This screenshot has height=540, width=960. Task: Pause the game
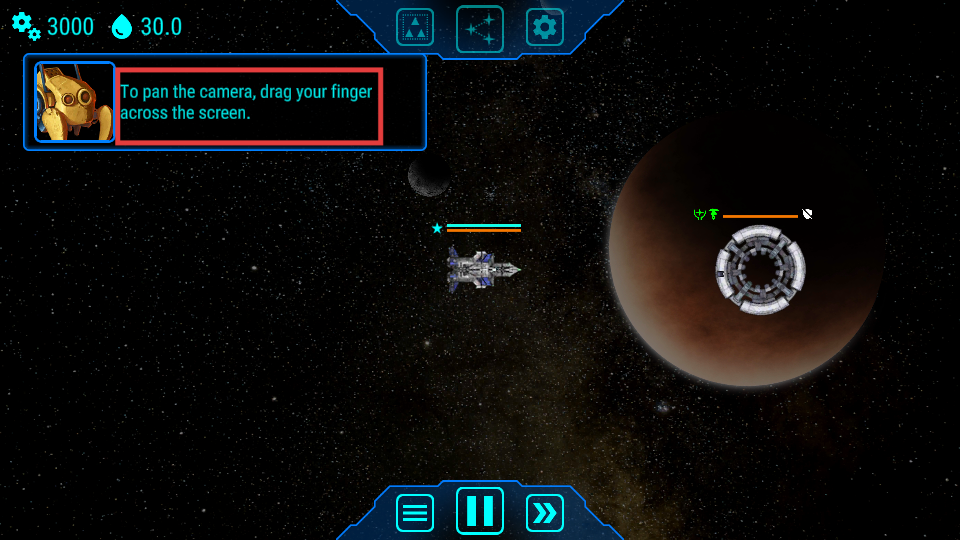pos(480,511)
